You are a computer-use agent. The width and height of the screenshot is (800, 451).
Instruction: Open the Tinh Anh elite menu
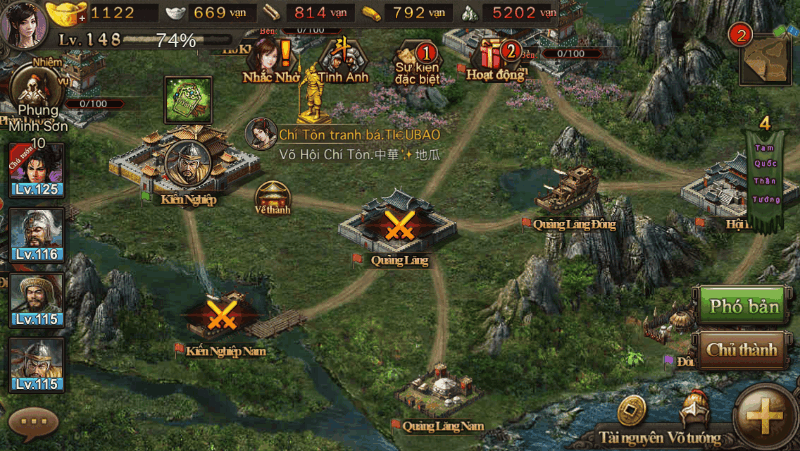click(x=343, y=58)
